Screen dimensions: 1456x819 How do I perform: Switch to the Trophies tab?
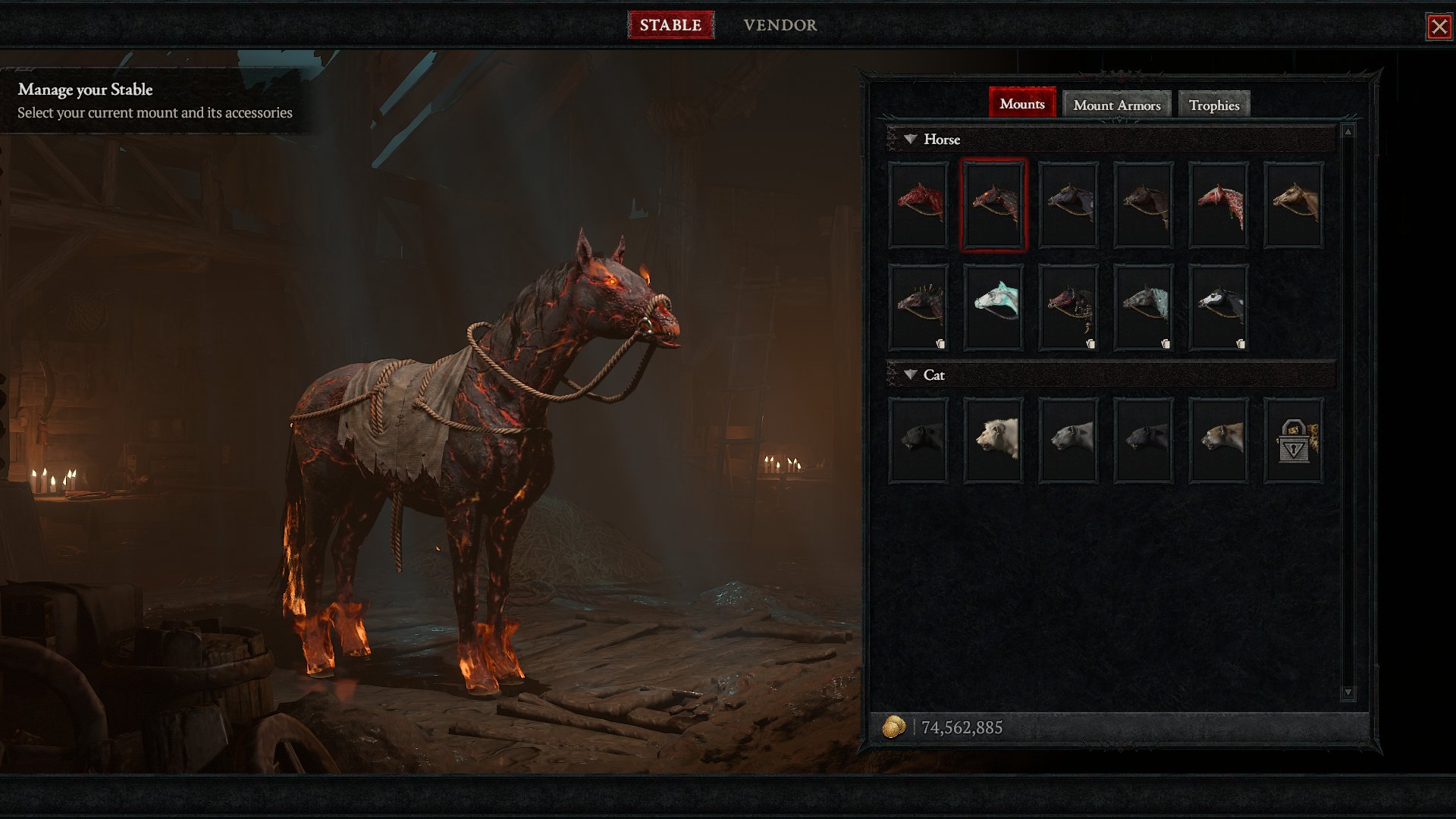click(x=1213, y=105)
